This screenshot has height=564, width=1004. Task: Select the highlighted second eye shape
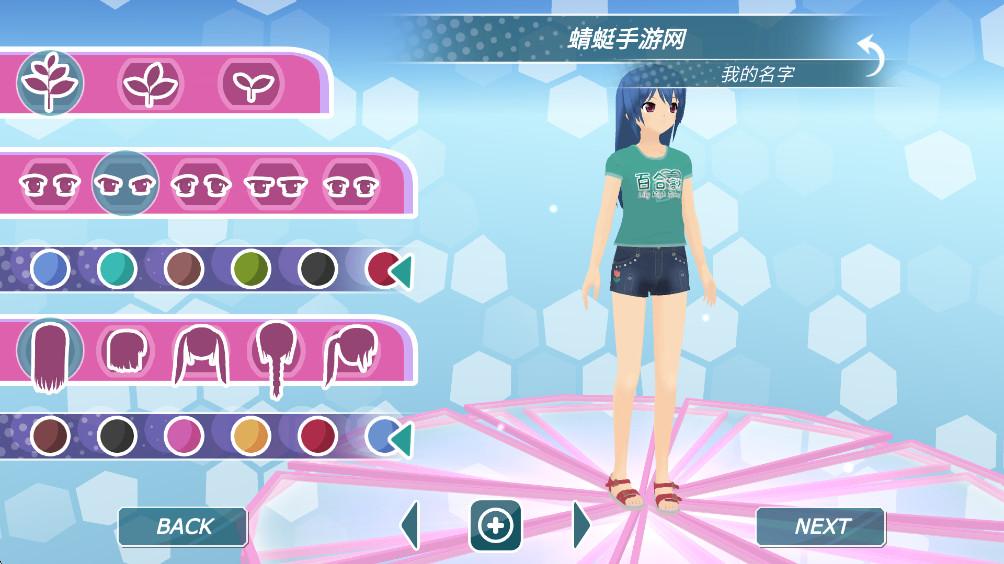[126, 185]
